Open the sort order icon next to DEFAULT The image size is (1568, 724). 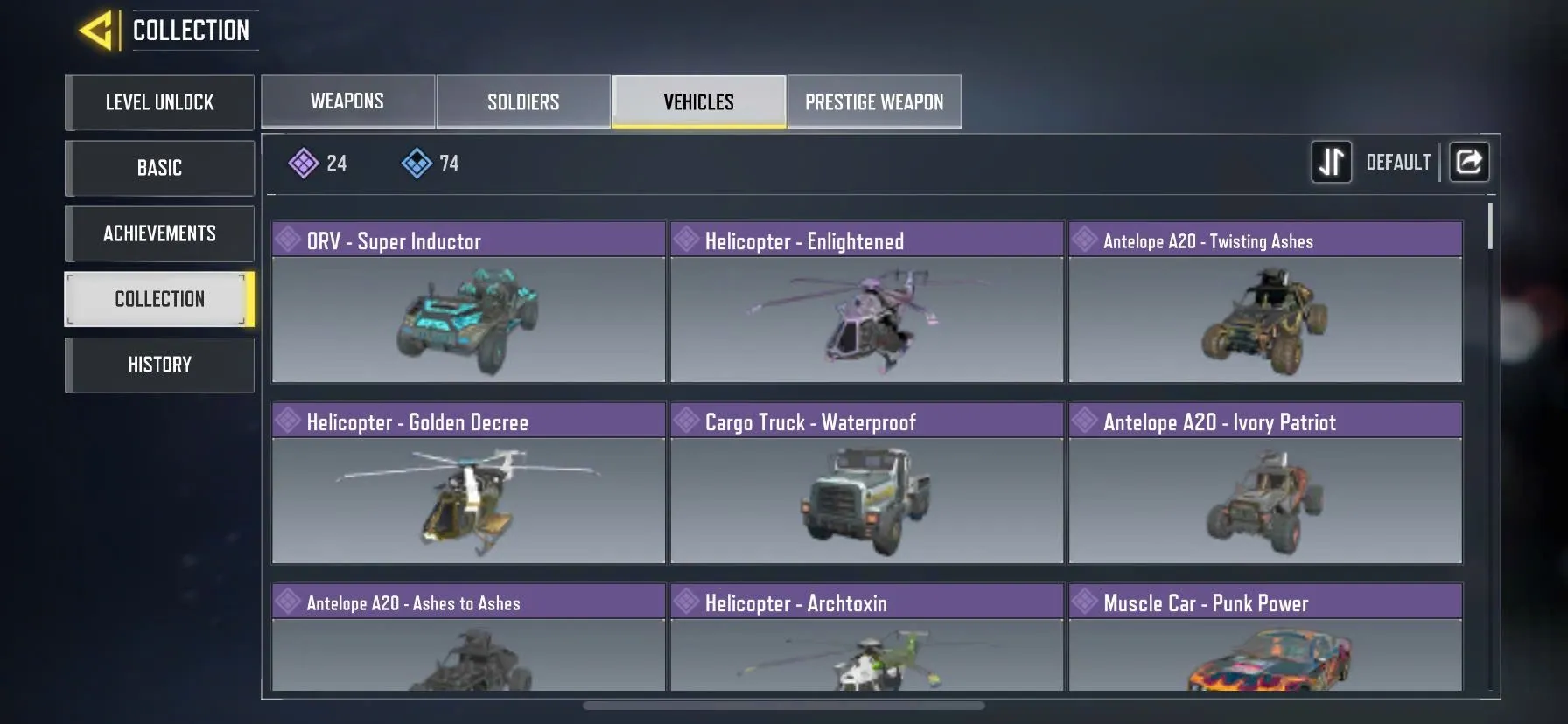(1331, 162)
